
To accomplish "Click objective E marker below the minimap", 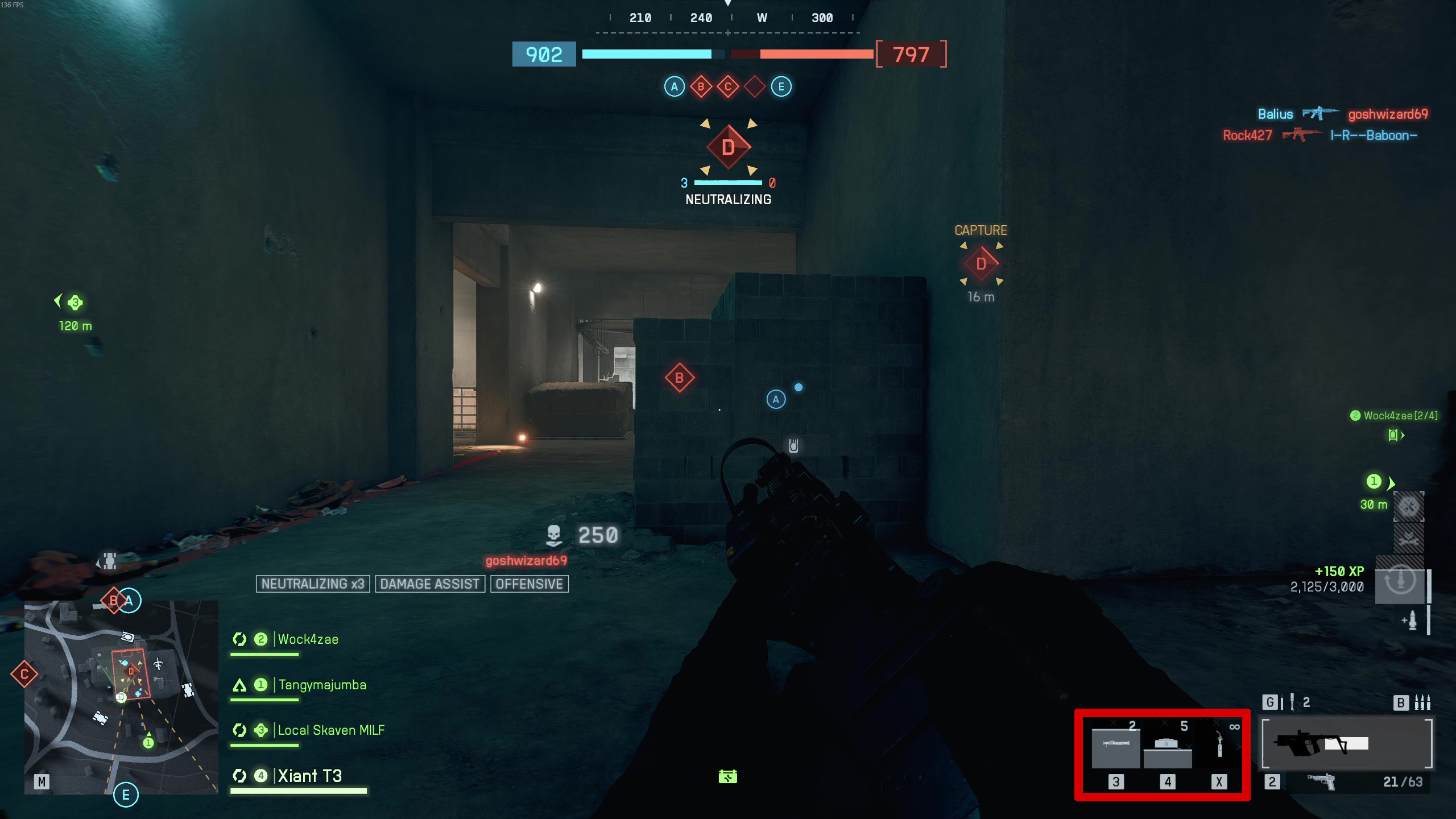I will point(126,795).
